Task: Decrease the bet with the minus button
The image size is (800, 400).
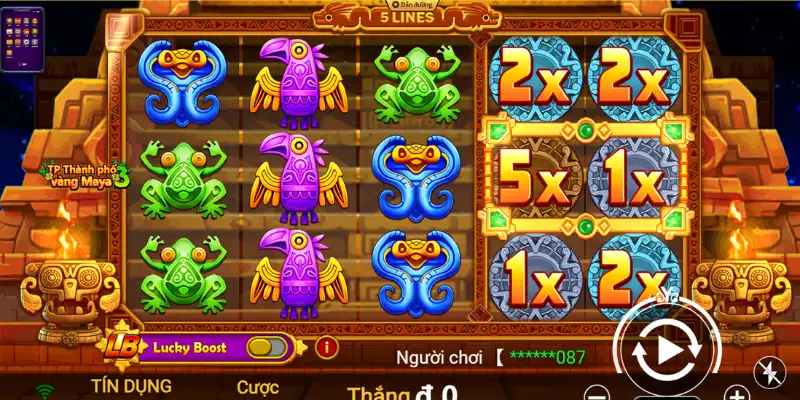Action: tap(596, 393)
